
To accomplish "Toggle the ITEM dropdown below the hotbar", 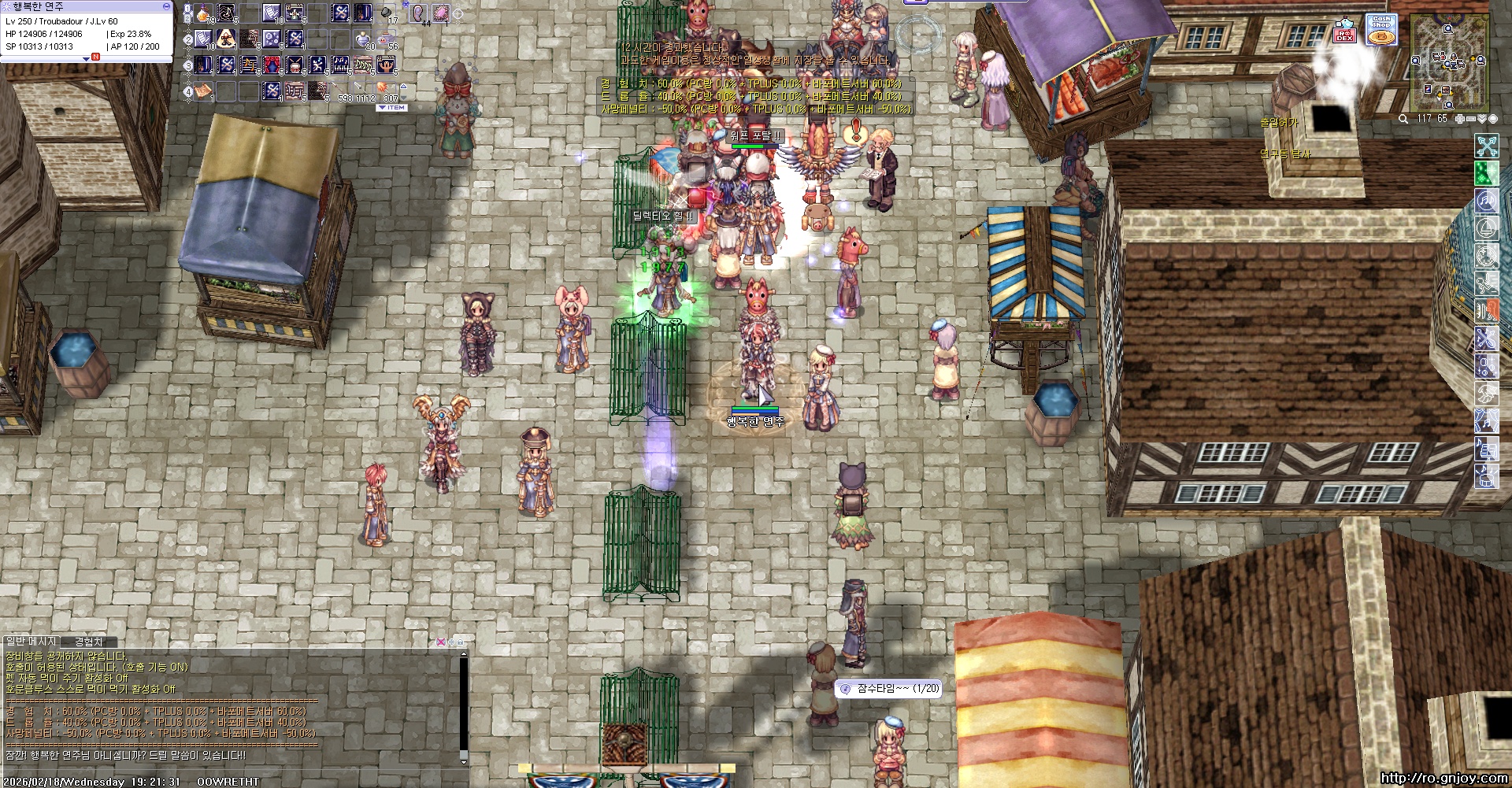I will (392, 108).
